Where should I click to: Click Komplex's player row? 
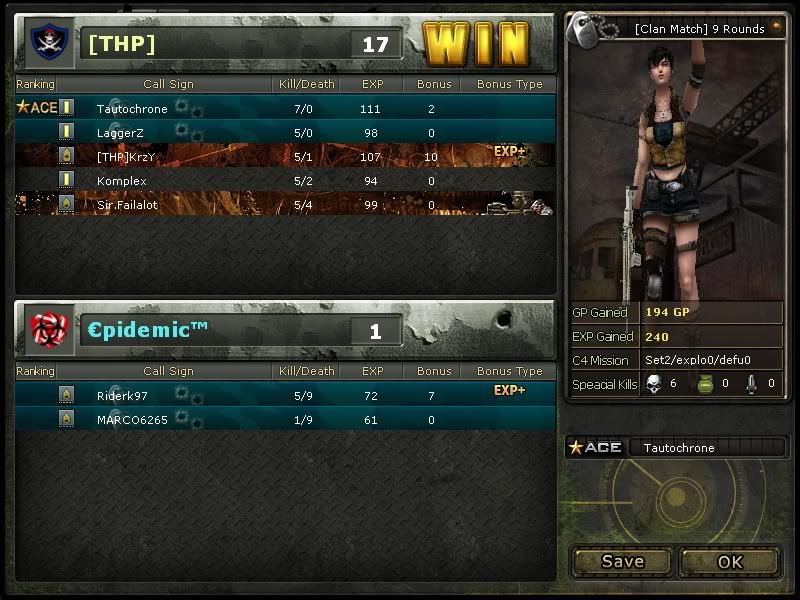[x=285, y=180]
